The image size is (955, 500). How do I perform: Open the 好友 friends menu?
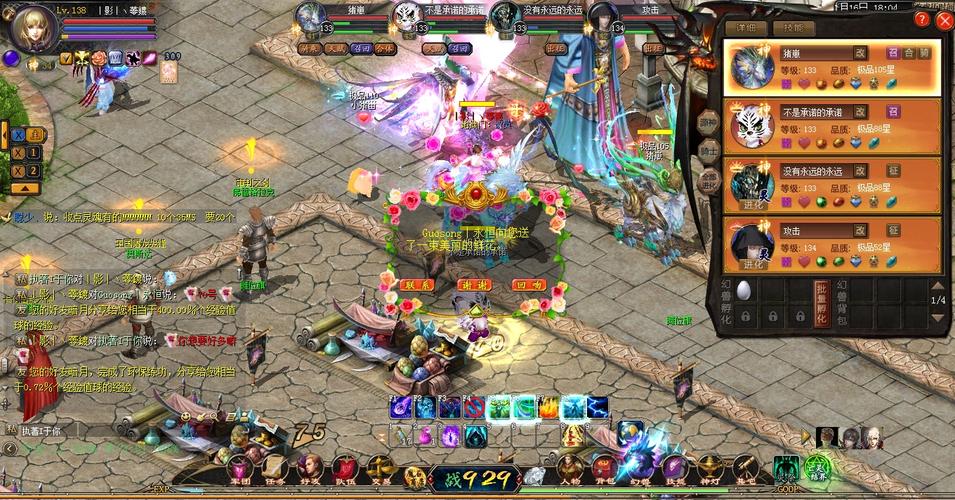(x=311, y=468)
